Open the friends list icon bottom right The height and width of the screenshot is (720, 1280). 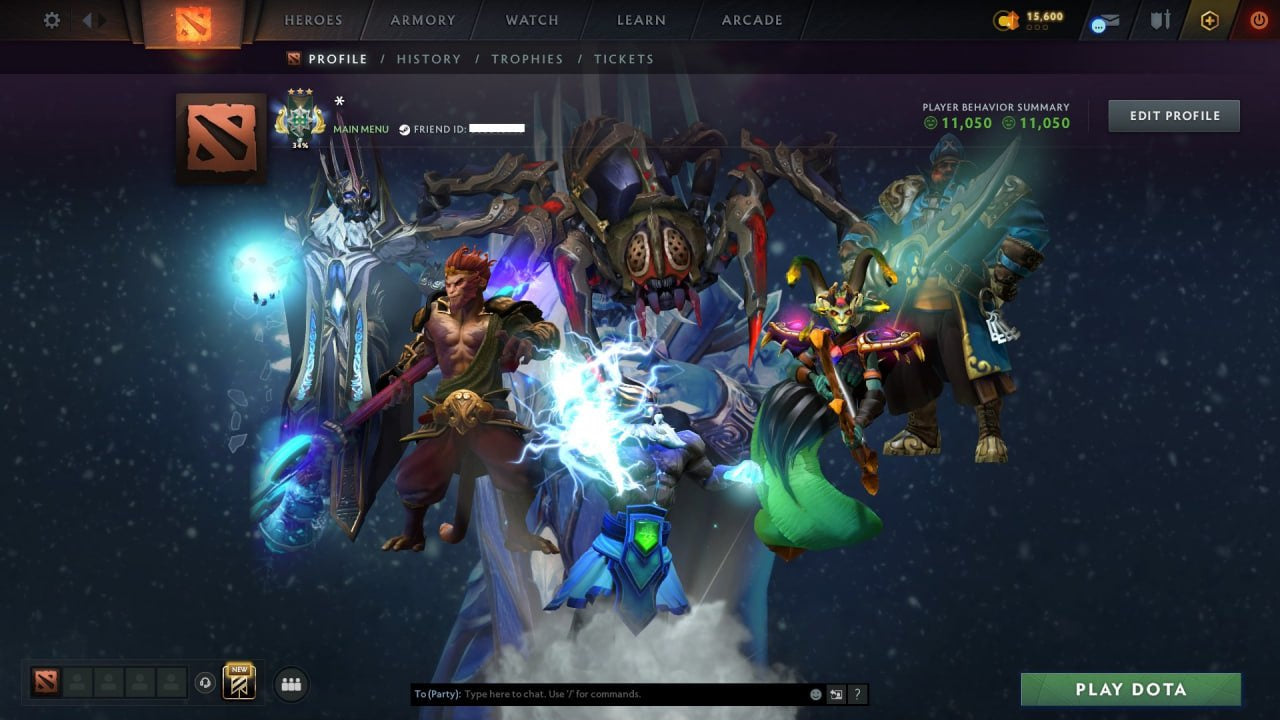pos(290,684)
